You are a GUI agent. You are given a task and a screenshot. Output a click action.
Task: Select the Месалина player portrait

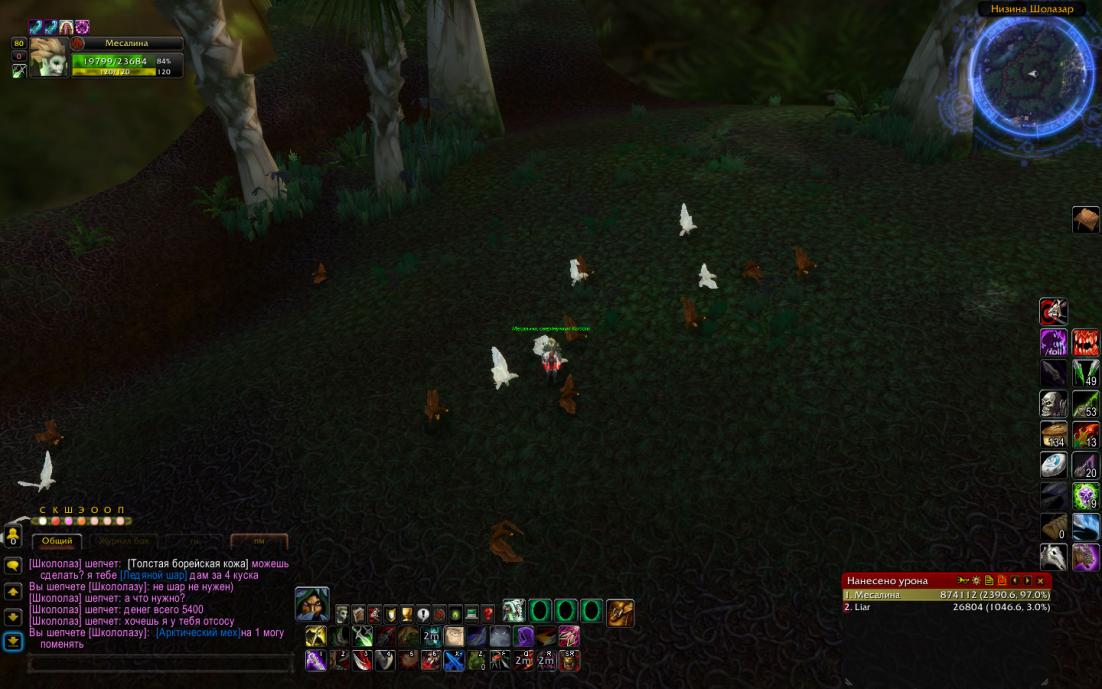point(48,58)
